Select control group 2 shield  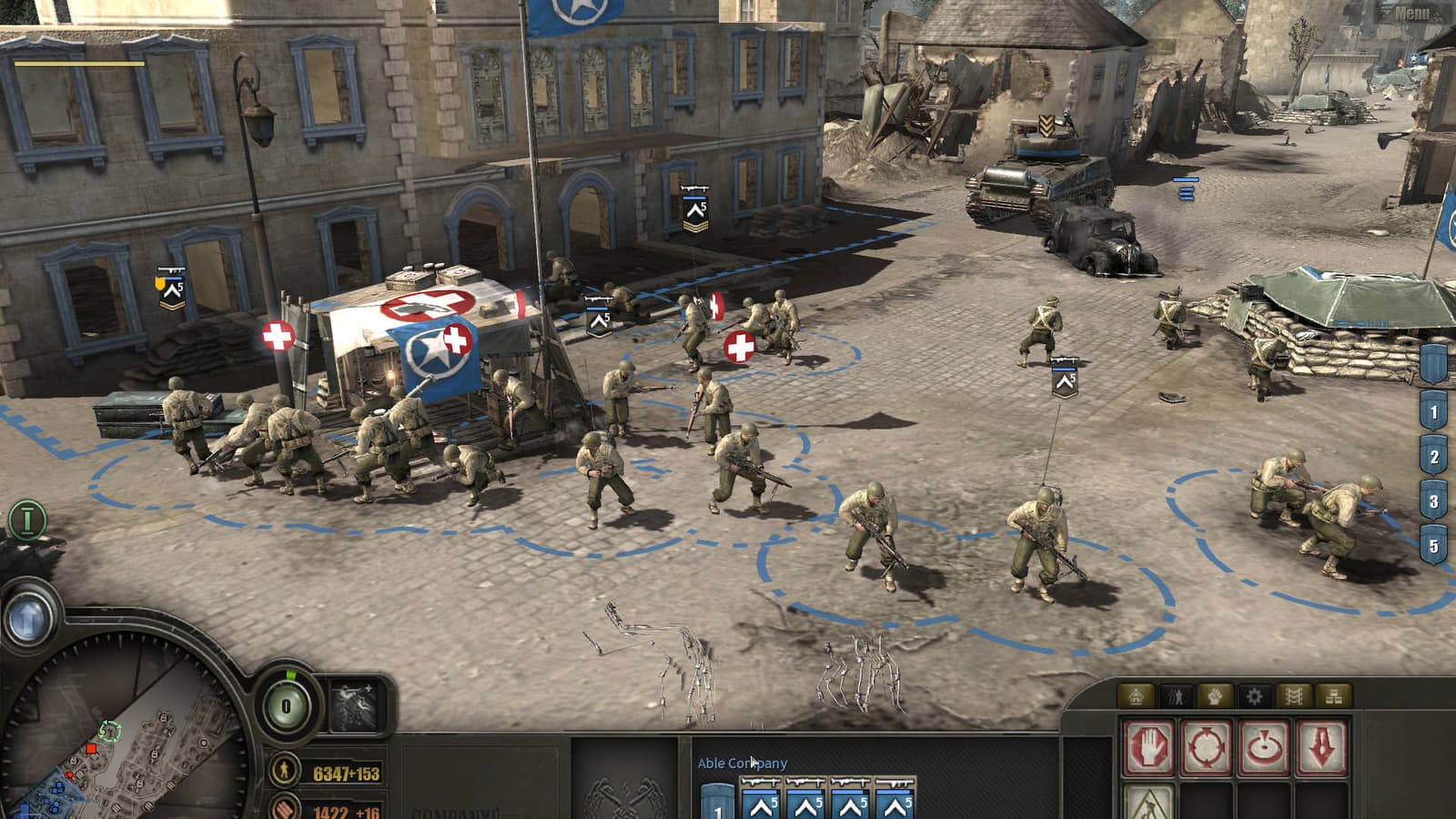click(1433, 457)
